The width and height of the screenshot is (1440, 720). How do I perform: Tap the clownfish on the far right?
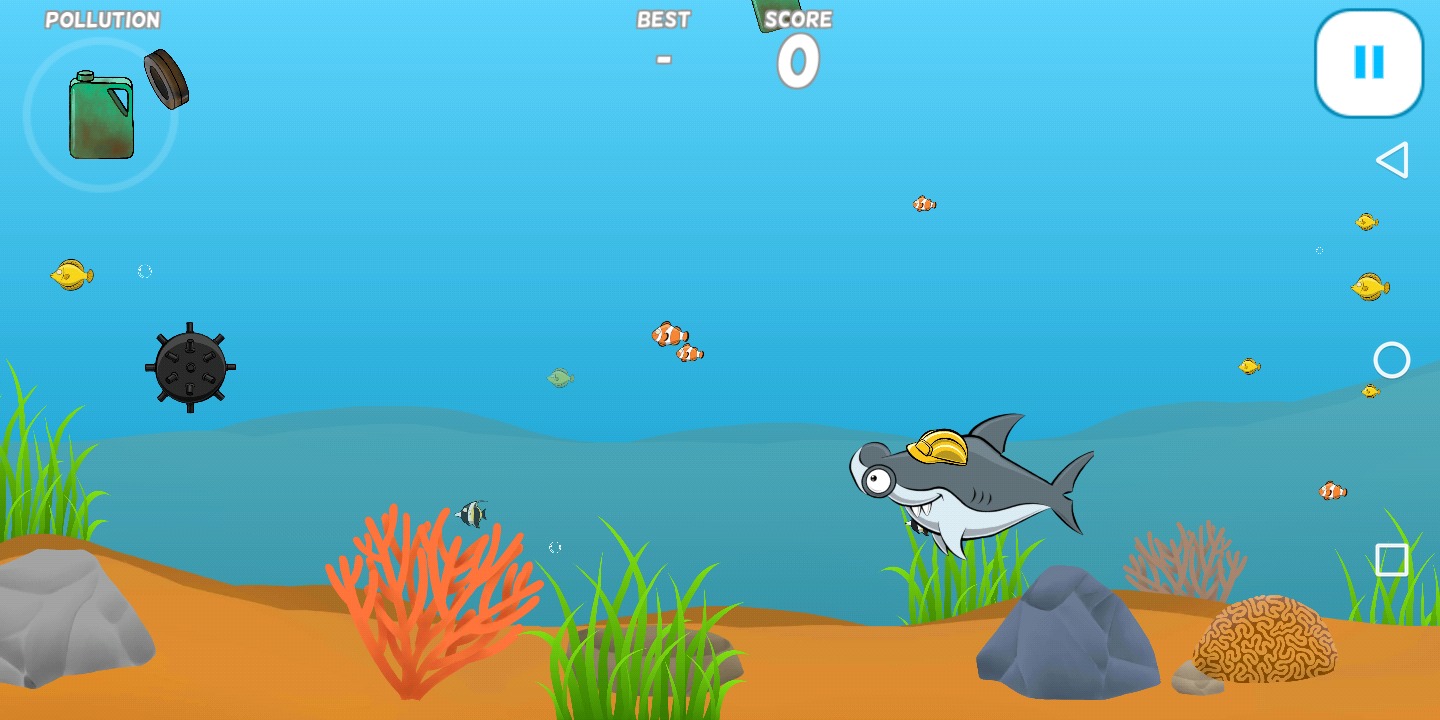1331,491
